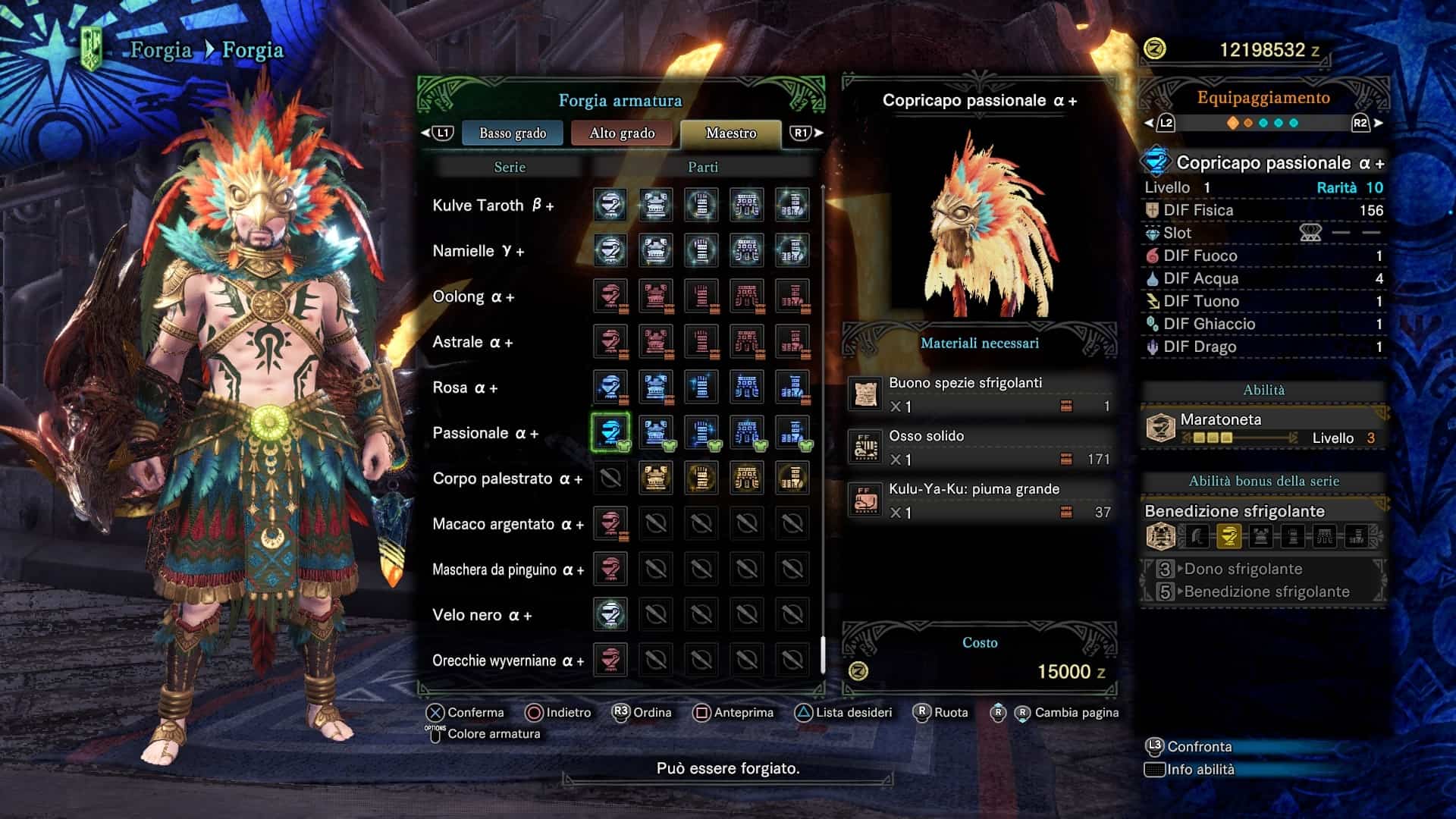The width and height of the screenshot is (1456, 819).
Task: Pick the Namielle γ+ chest armor icon
Action: pyautogui.click(x=656, y=250)
